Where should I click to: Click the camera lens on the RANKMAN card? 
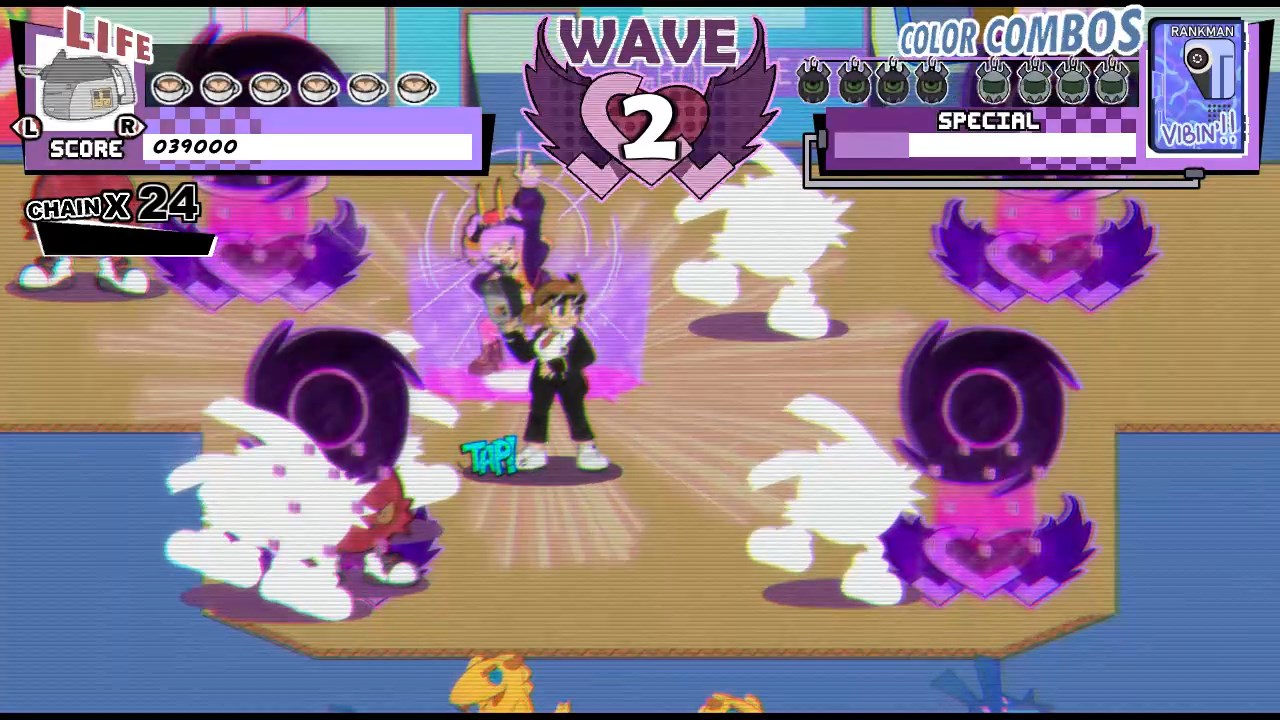tap(1197, 60)
